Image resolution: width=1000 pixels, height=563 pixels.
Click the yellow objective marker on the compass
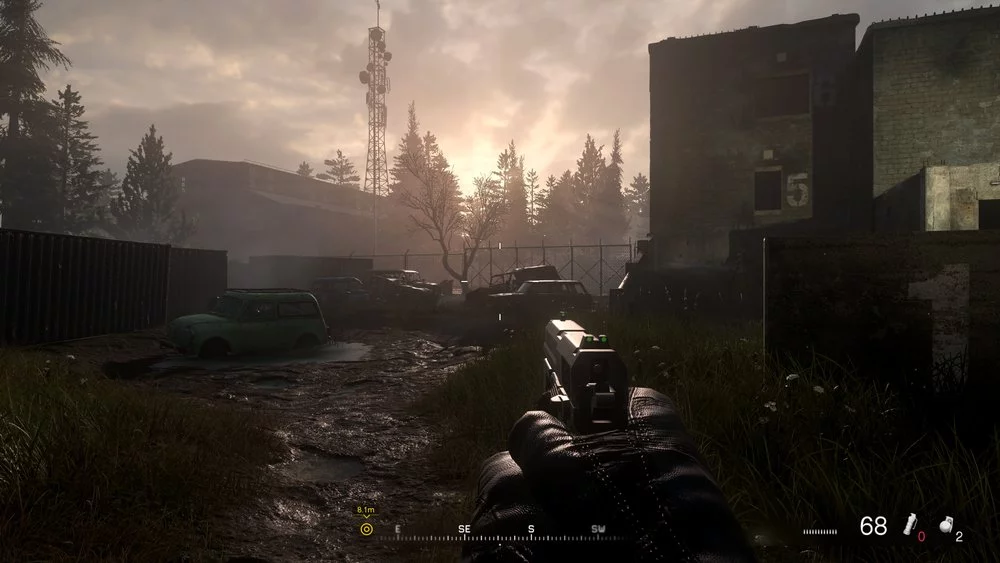pyautogui.click(x=366, y=529)
